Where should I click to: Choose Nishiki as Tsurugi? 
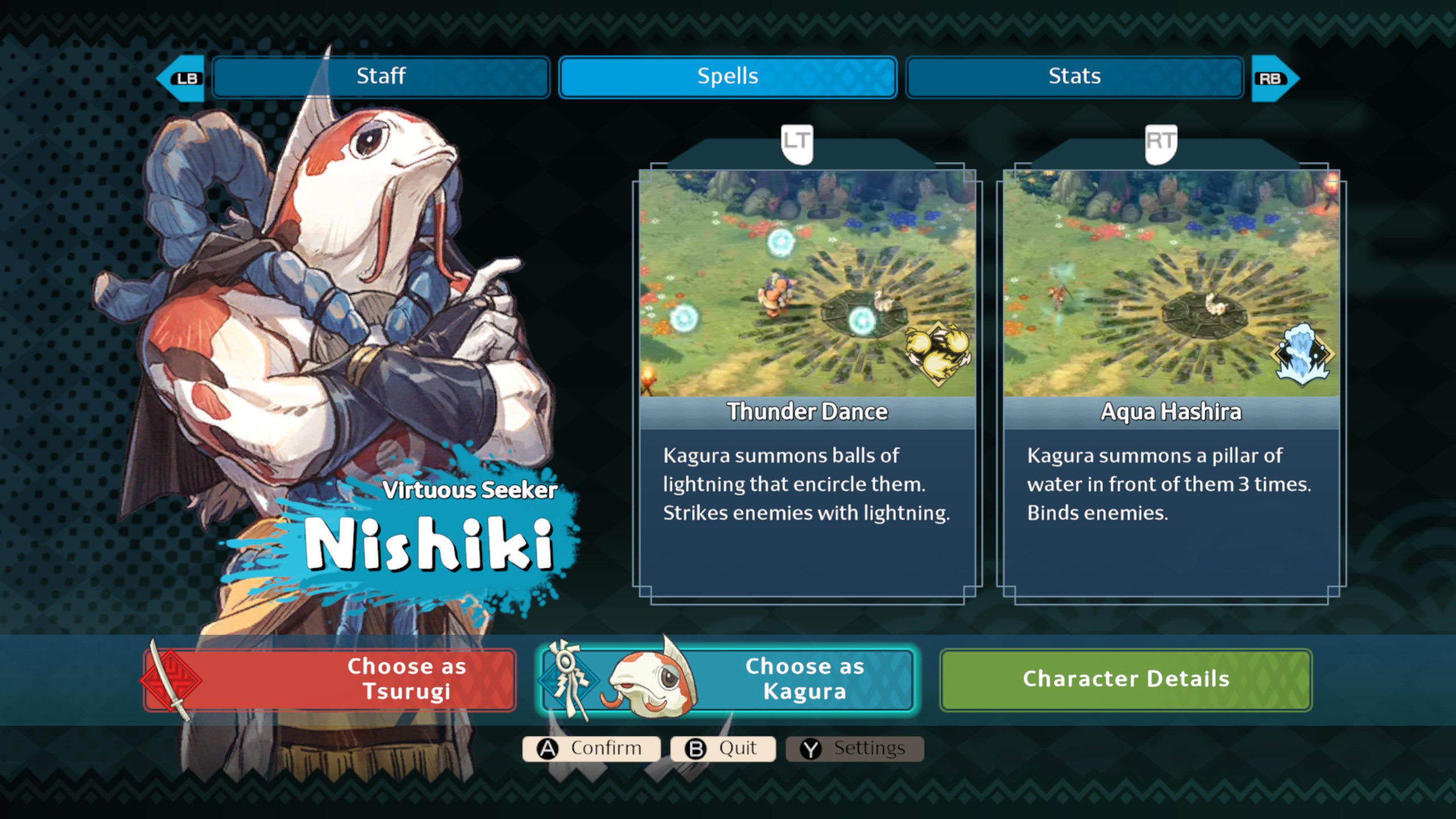click(x=330, y=680)
